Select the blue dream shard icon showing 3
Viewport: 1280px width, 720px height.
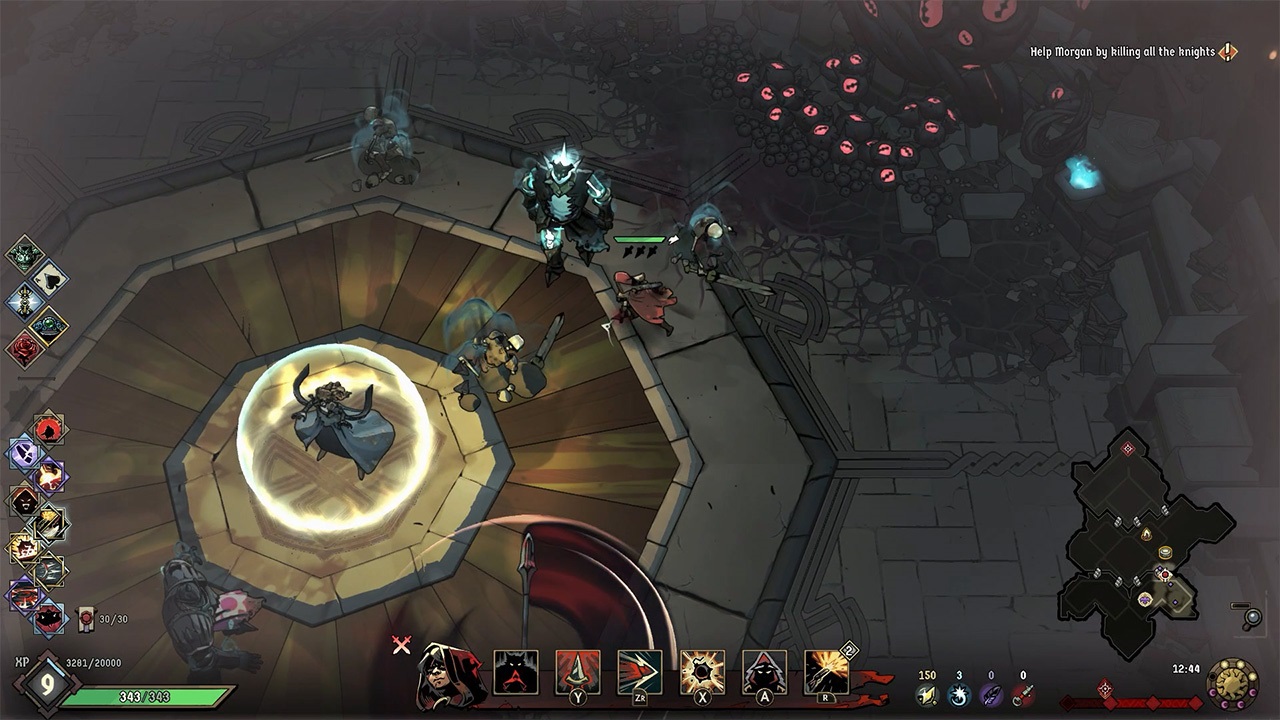point(959,695)
